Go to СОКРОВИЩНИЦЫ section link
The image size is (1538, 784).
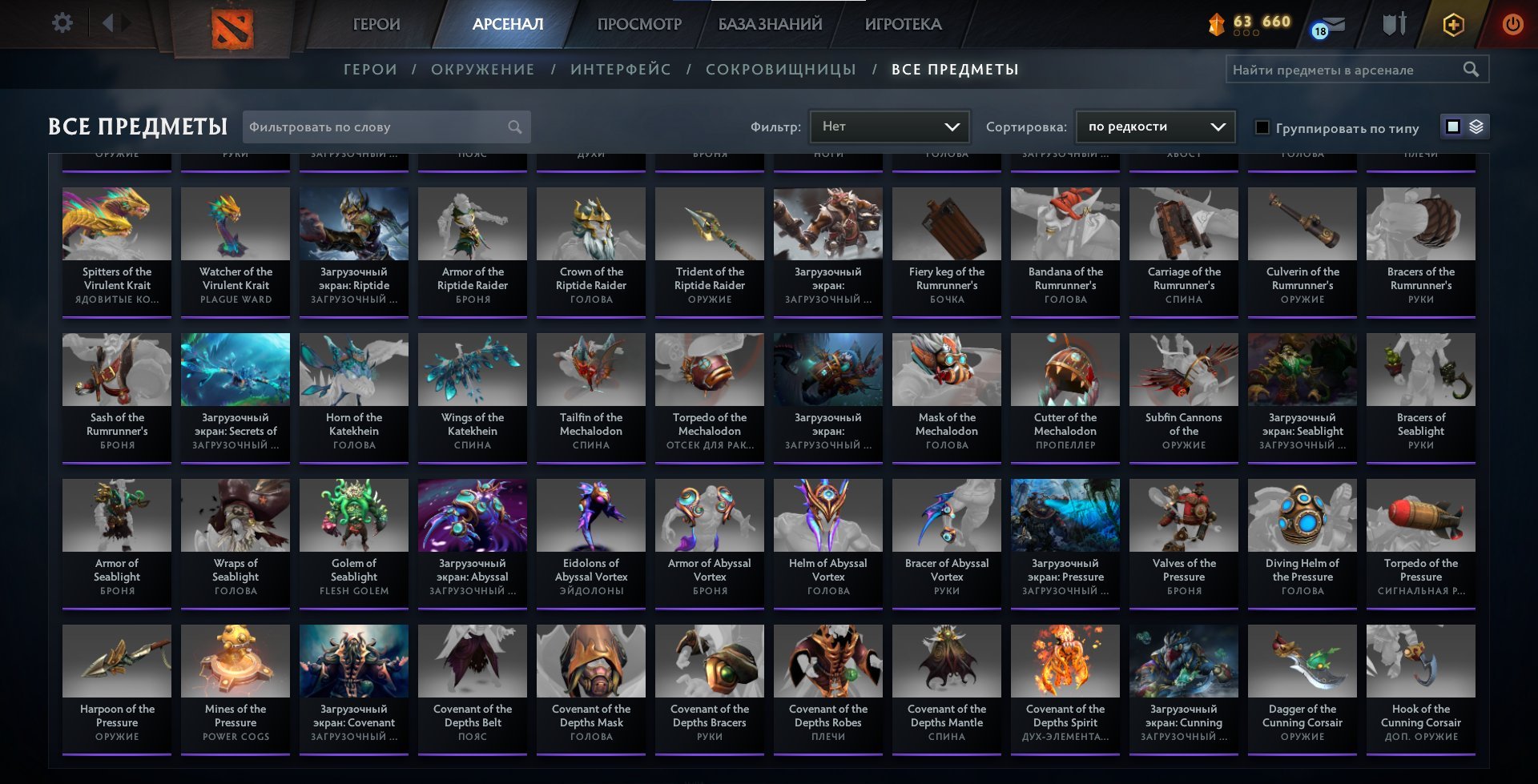(x=779, y=70)
